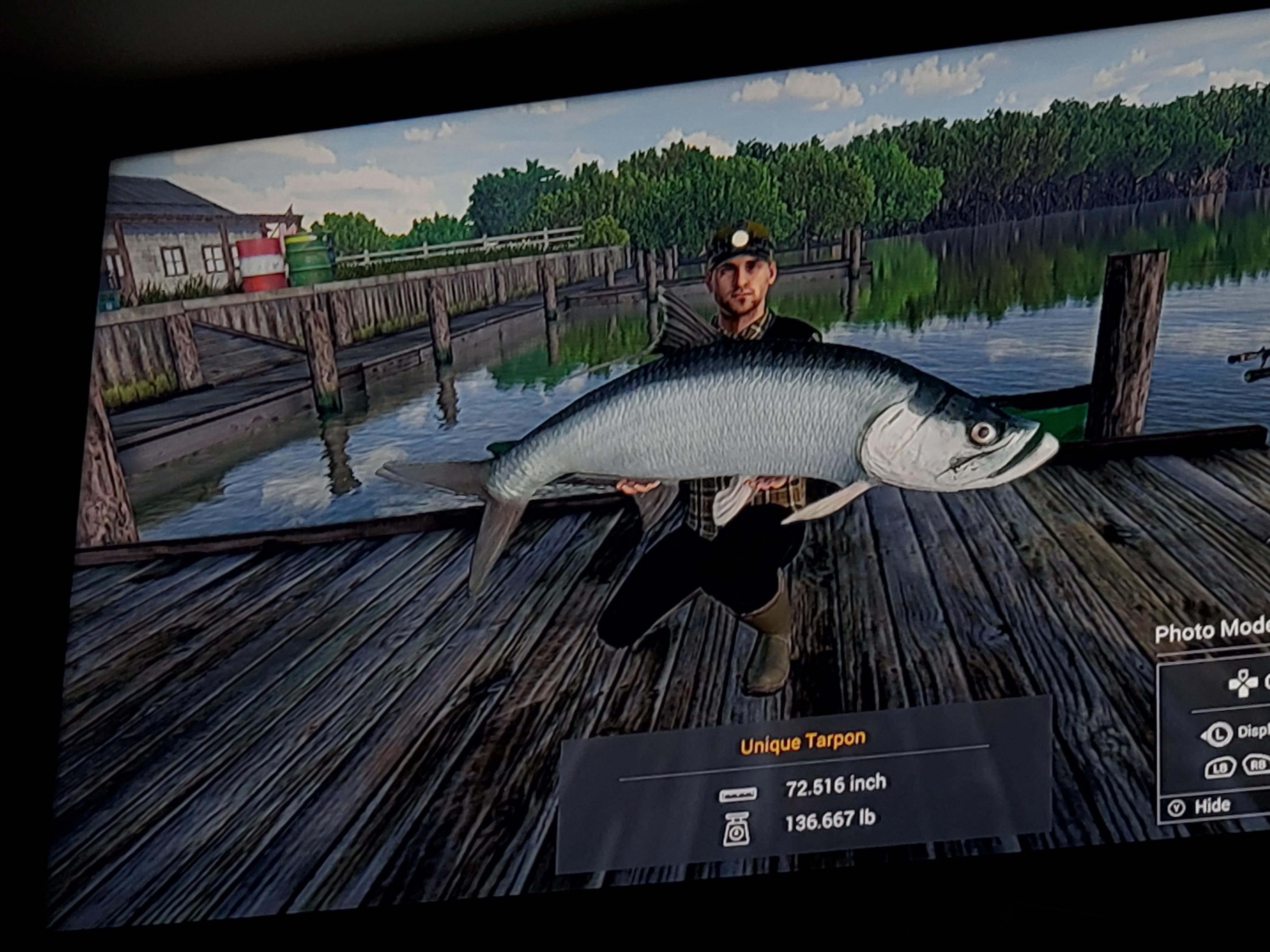
Task: Select the D-pad icon in the Photo Mode panel
Action: coord(1243,684)
